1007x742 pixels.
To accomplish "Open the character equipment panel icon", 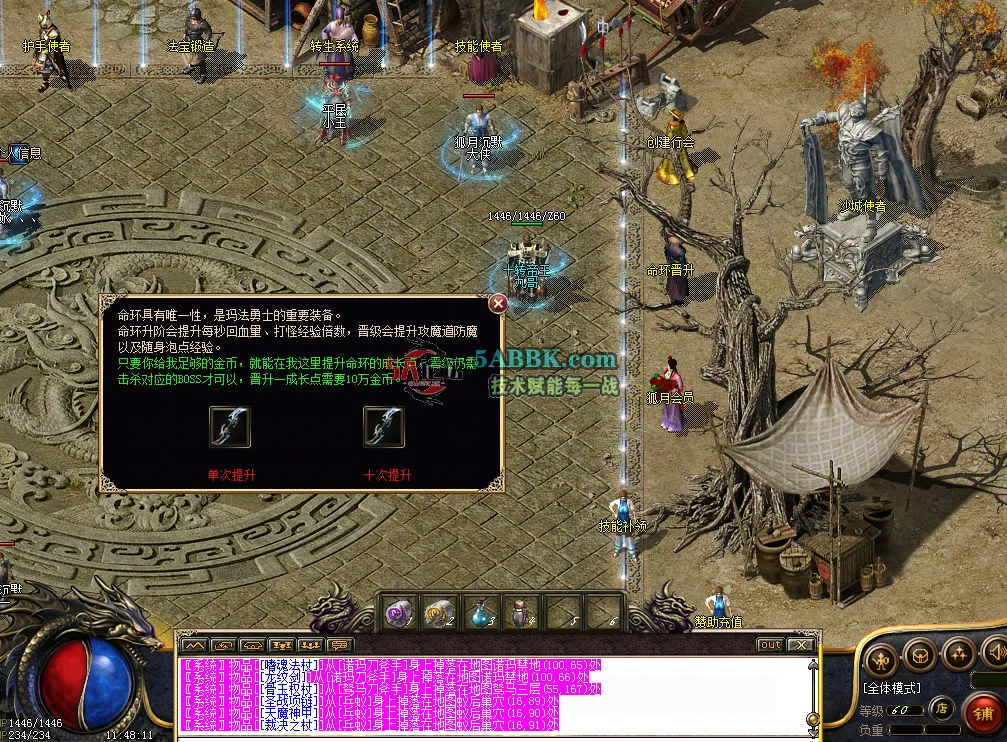I will coord(880,656).
